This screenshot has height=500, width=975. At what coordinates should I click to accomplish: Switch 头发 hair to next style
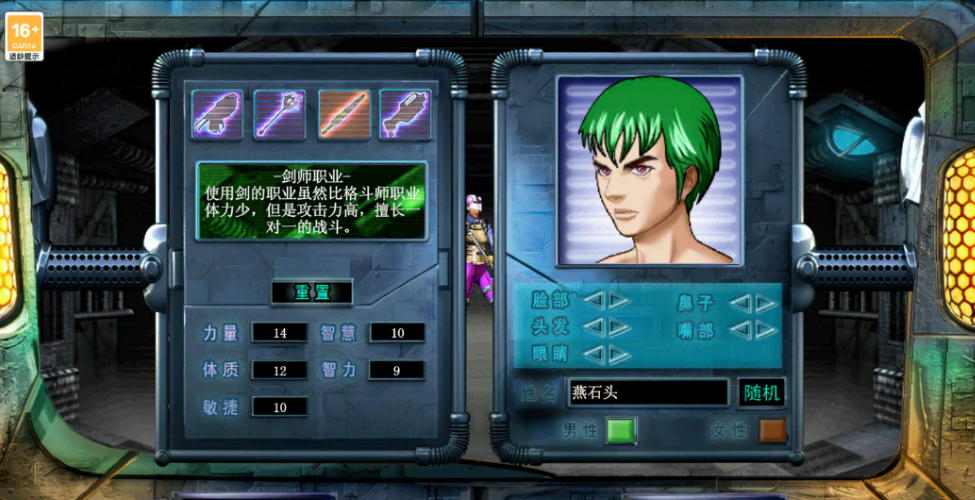619,326
